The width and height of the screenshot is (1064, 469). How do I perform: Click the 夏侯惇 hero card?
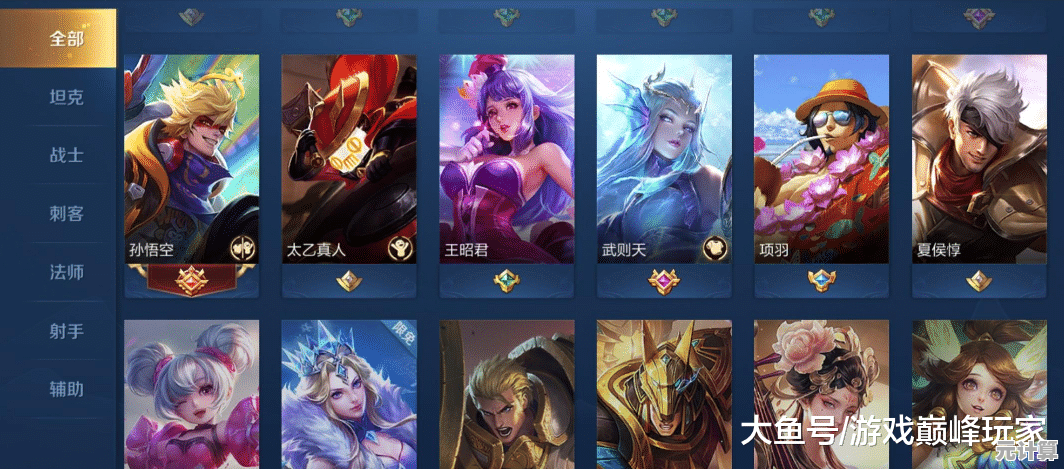tap(978, 160)
